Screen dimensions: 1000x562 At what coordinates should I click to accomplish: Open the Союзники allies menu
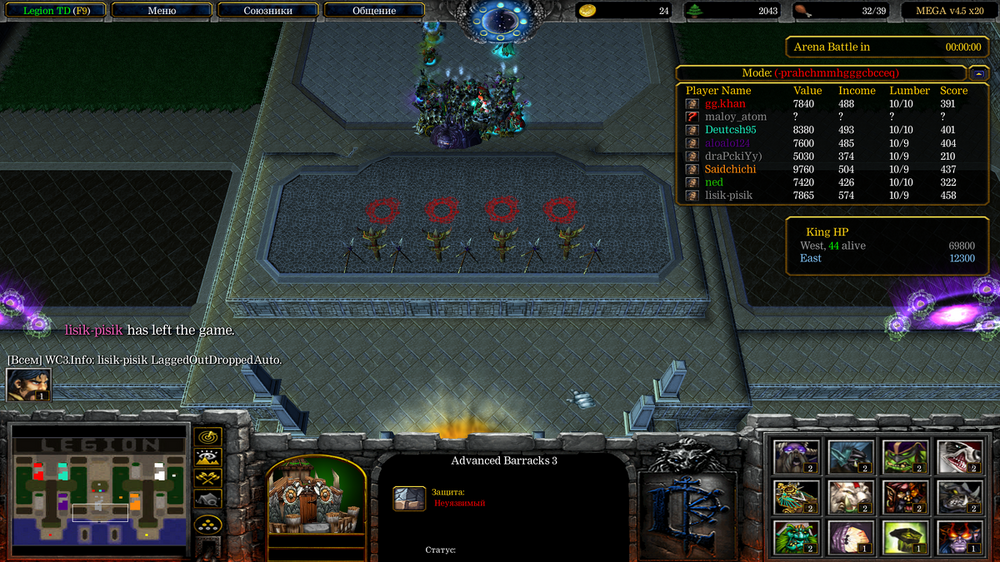268,11
